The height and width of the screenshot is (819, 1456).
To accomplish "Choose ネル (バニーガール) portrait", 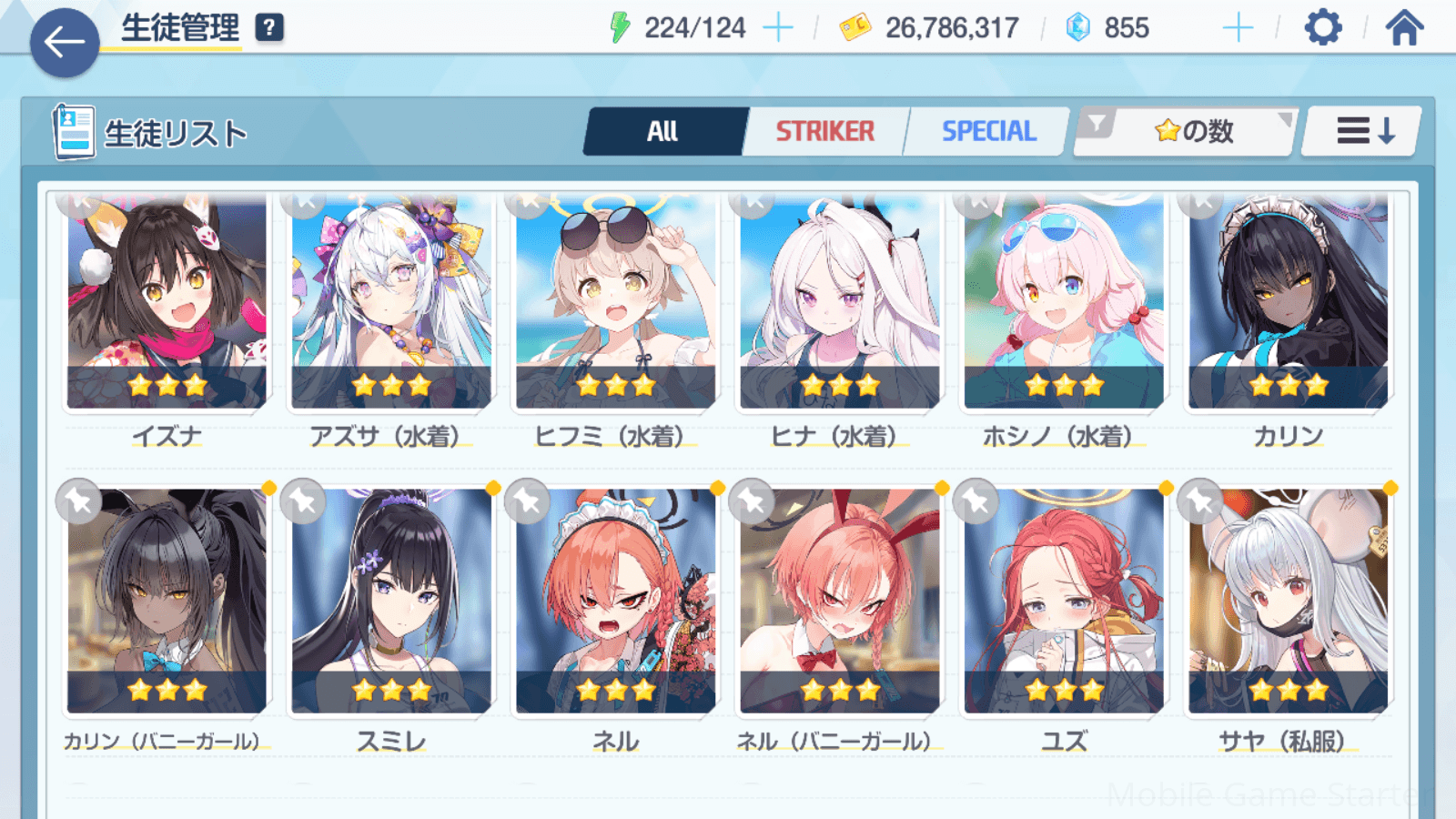I will point(839,601).
